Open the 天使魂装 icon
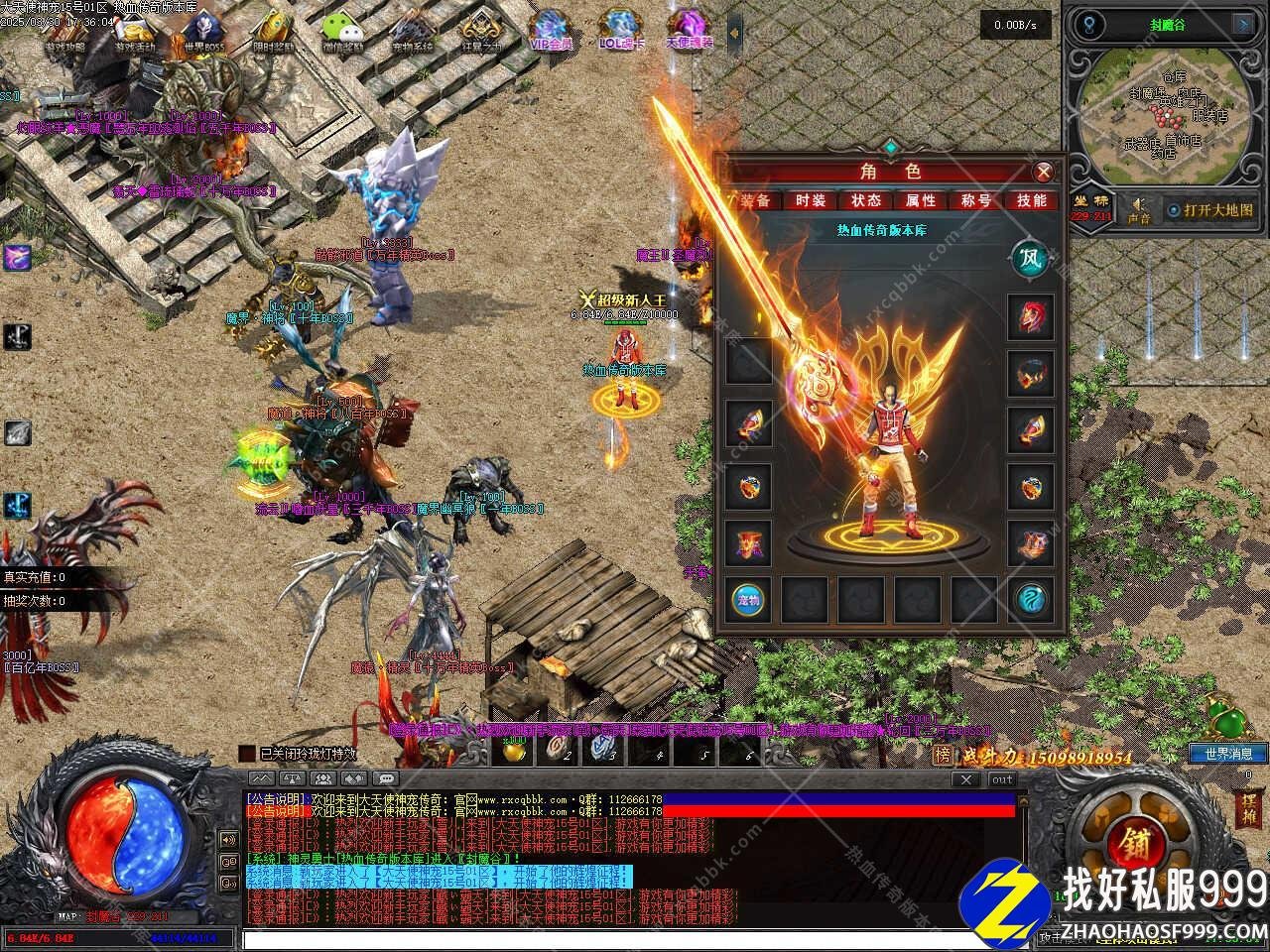 coord(689,32)
